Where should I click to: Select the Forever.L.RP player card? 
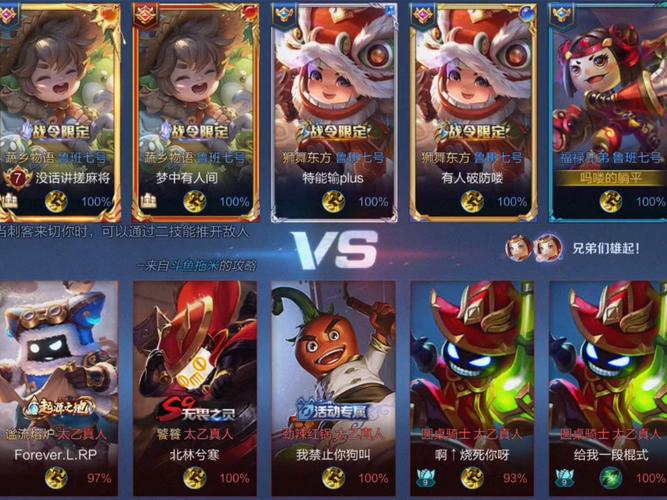click(60, 385)
